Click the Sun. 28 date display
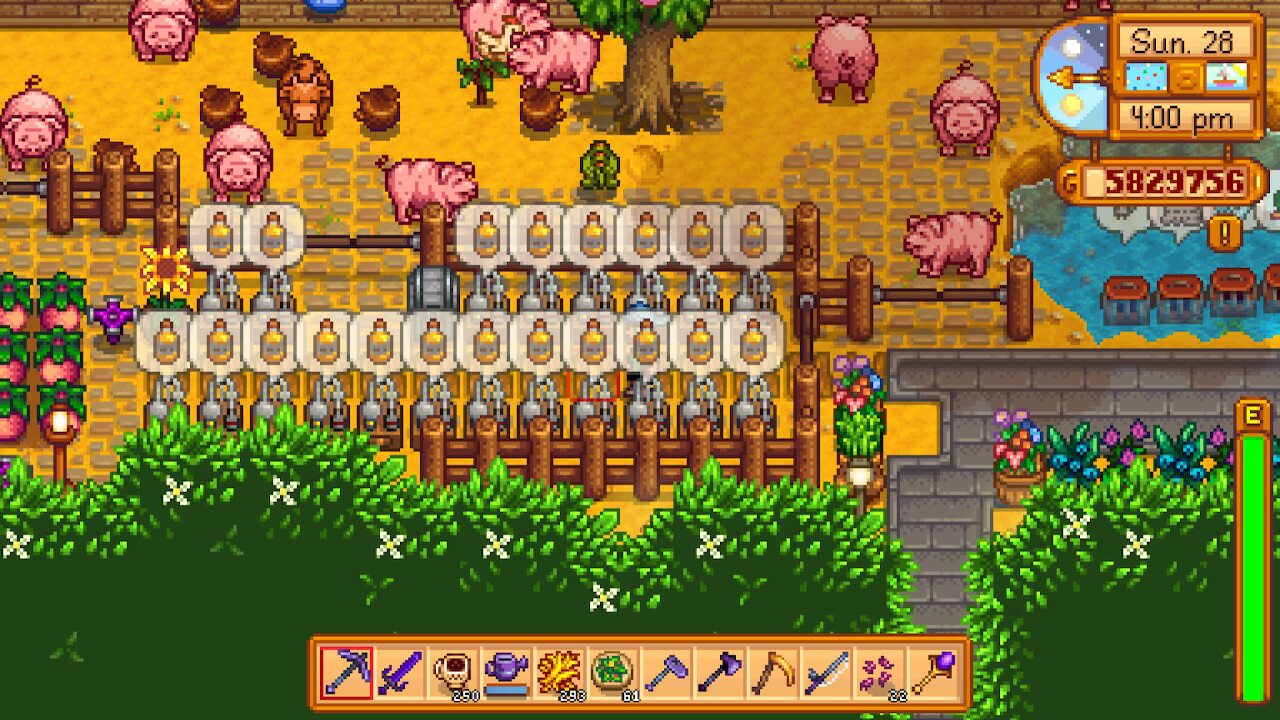The height and width of the screenshot is (720, 1280). click(1183, 40)
